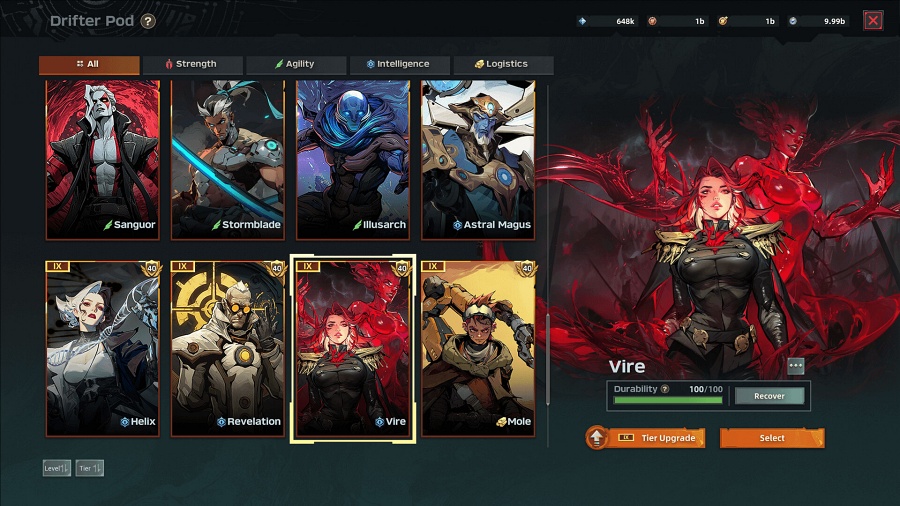Choose the Helix drifter card
The height and width of the screenshot is (506, 900).
point(103,348)
